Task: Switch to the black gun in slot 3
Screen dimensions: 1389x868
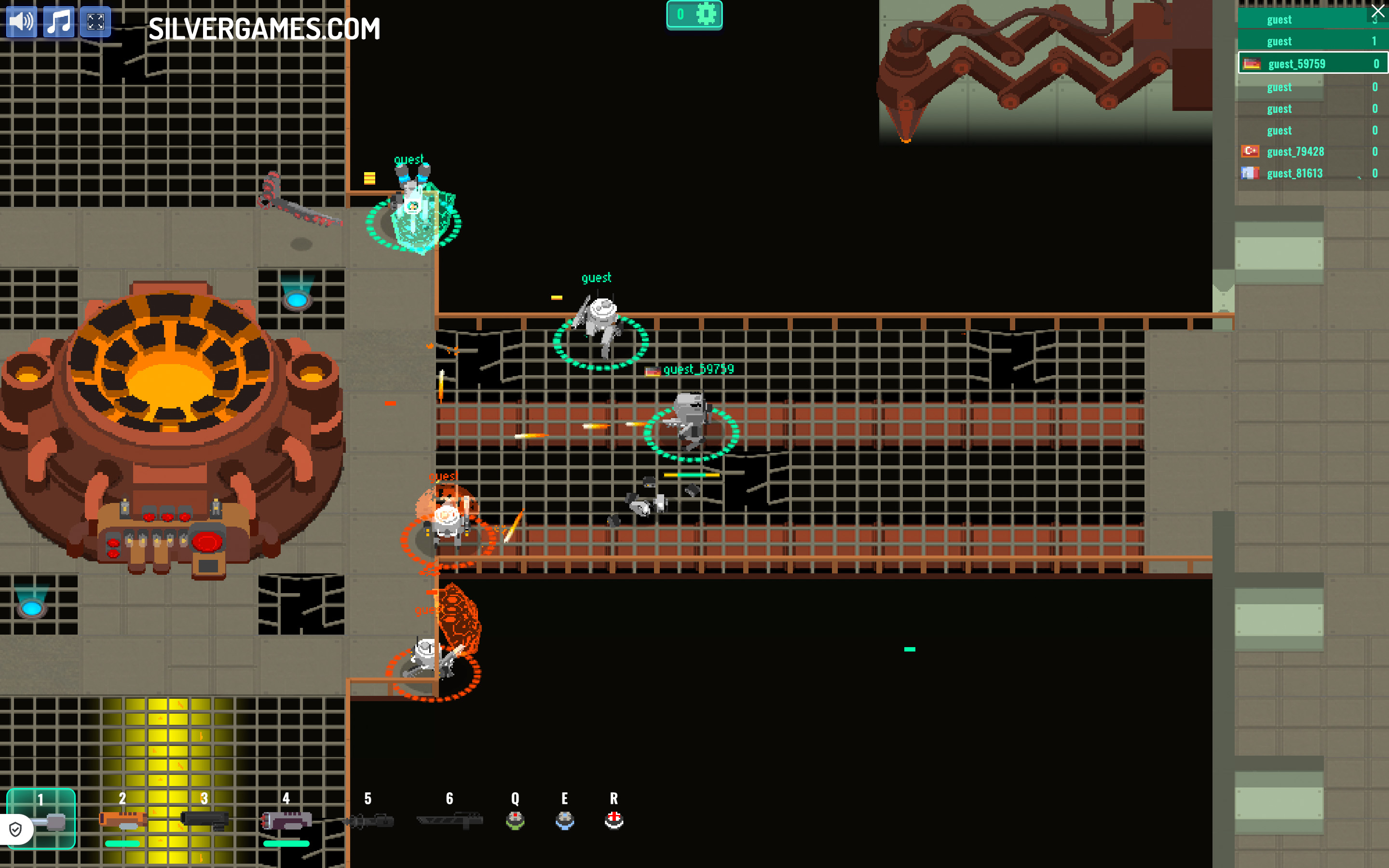Action: point(204,819)
